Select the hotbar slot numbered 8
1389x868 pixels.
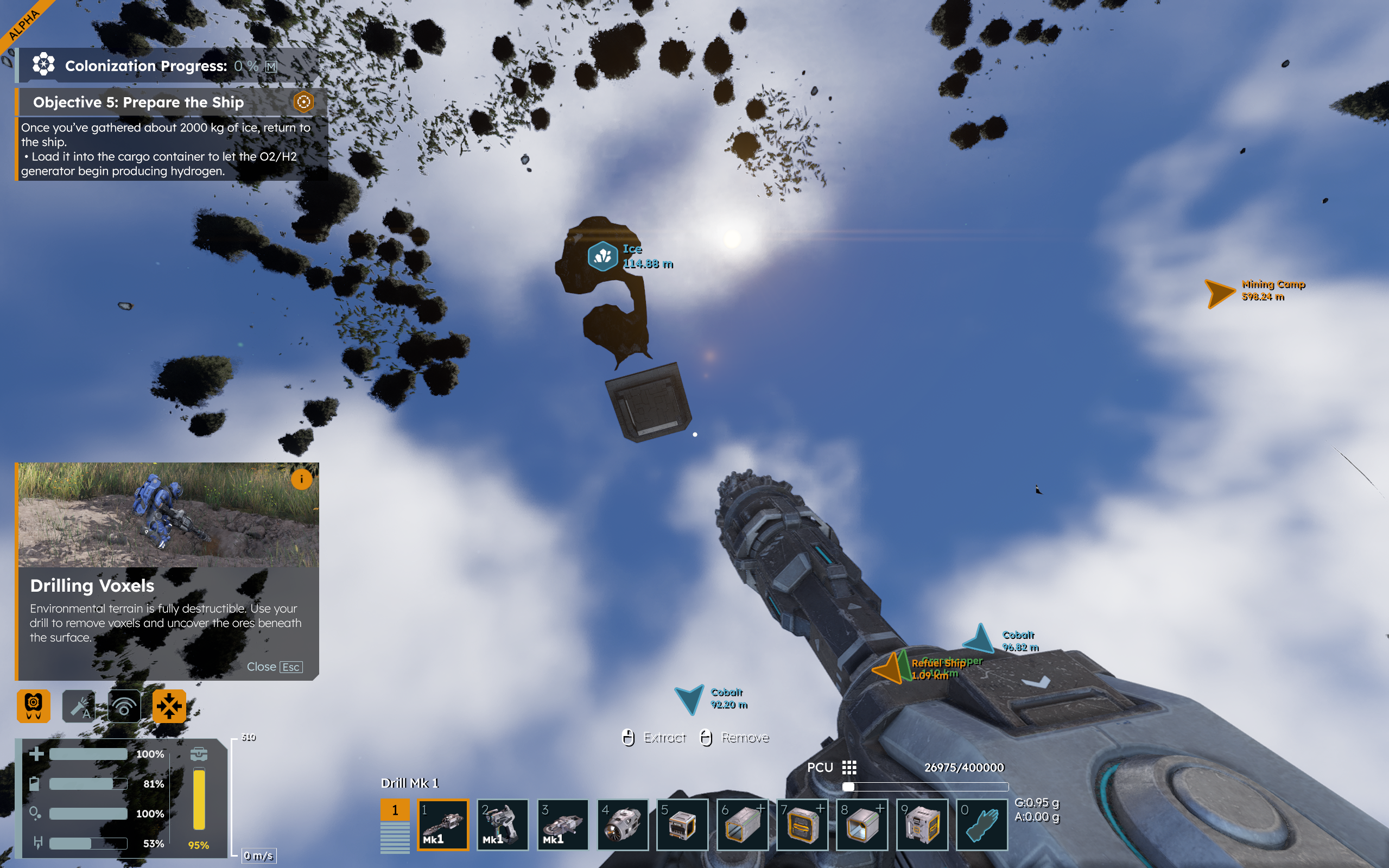[862, 825]
